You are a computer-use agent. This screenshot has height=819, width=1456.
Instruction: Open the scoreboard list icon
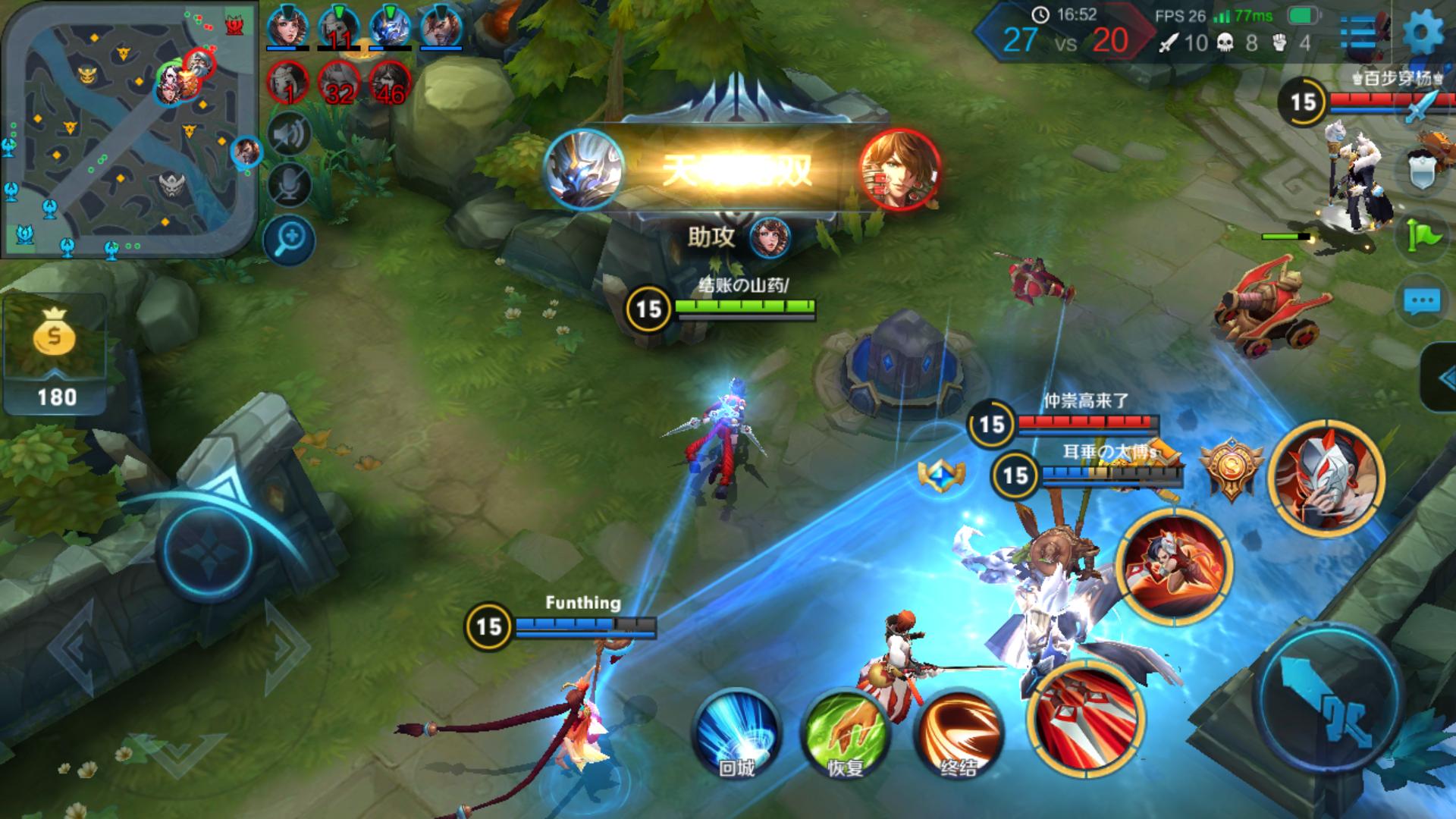(1360, 33)
